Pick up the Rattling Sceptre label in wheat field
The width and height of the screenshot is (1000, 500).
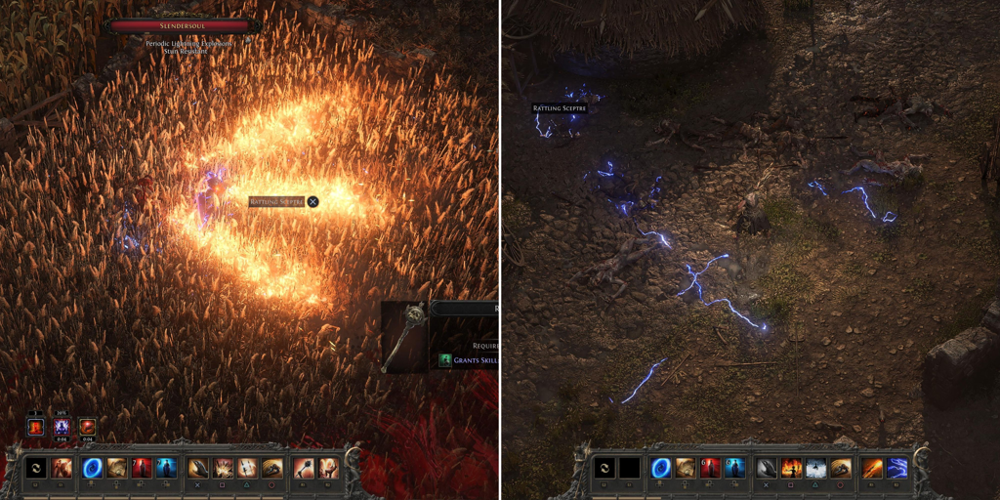tap(276, 202)
